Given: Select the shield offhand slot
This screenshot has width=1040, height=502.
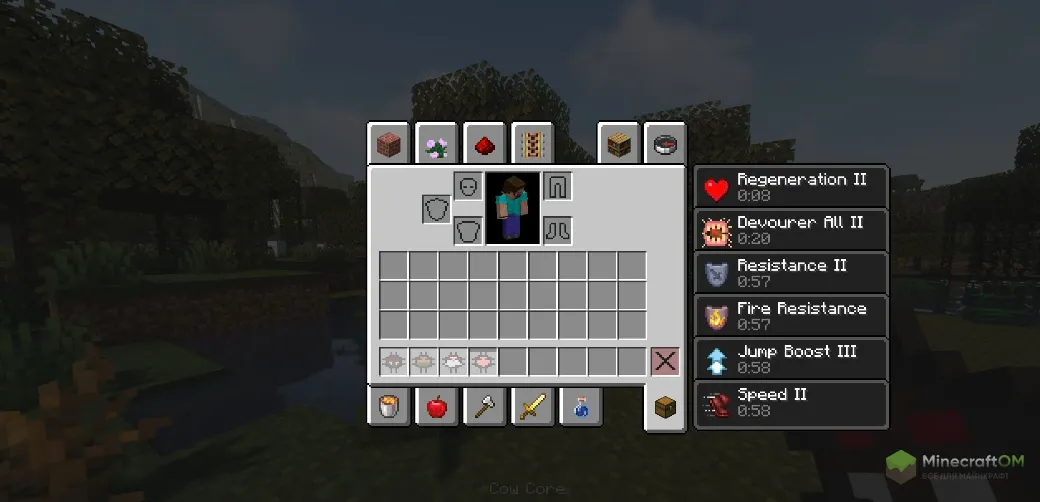Looking at the screenshot, I should tap(436, 209).
